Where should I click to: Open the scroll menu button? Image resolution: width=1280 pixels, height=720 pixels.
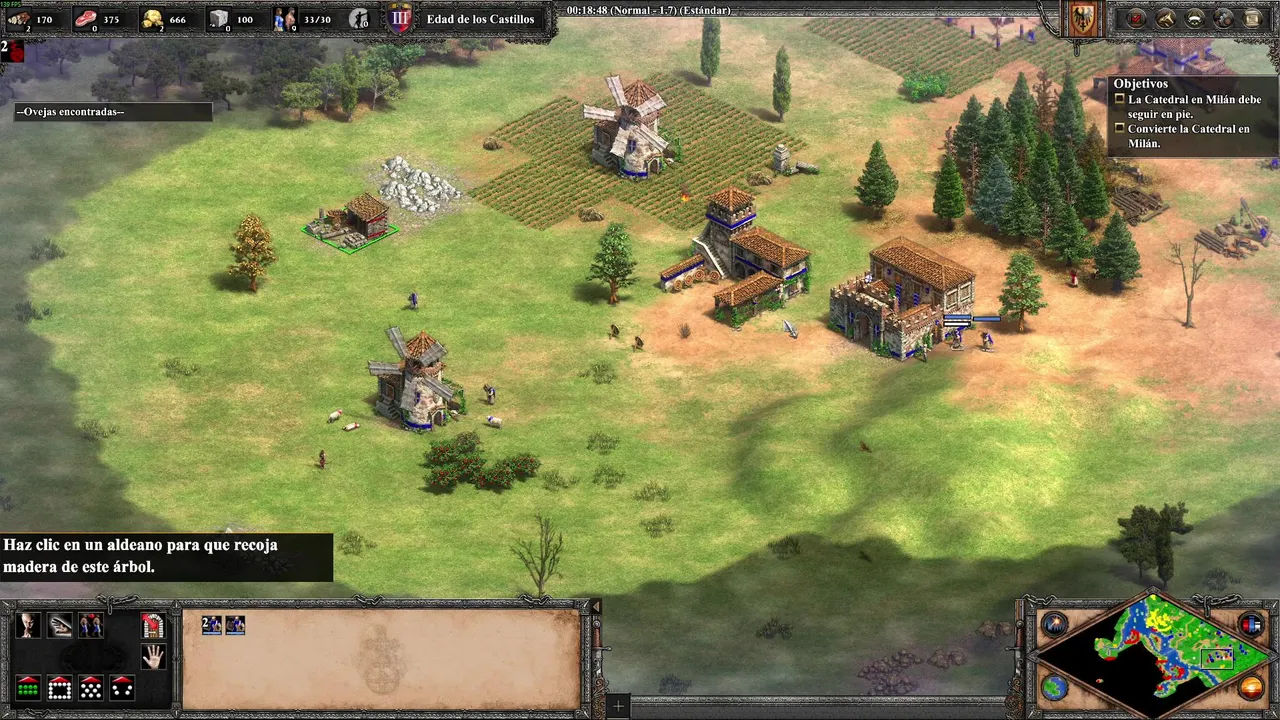point(1252,18)
